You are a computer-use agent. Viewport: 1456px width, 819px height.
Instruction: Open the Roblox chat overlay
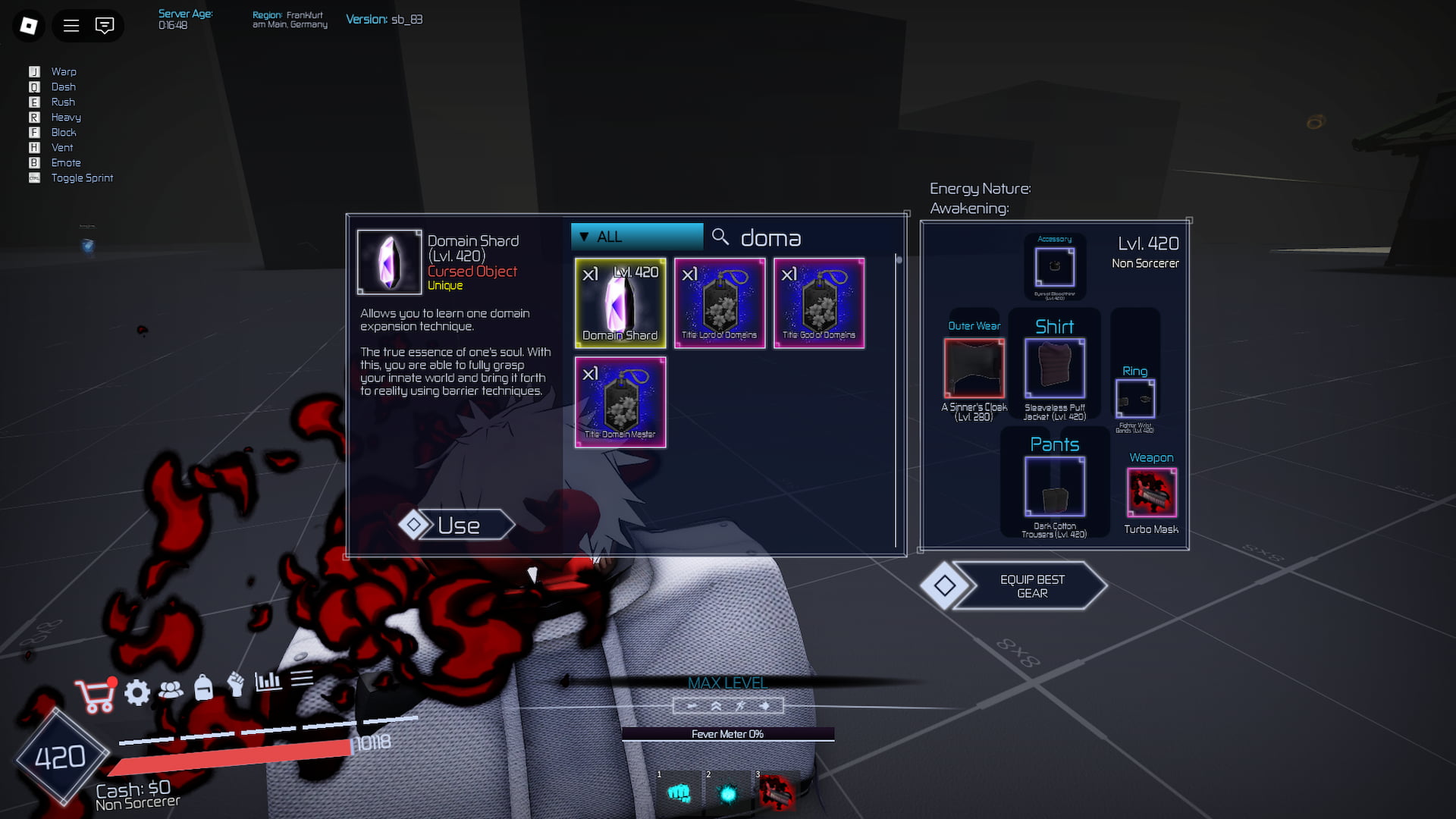[x=105, y=26]
